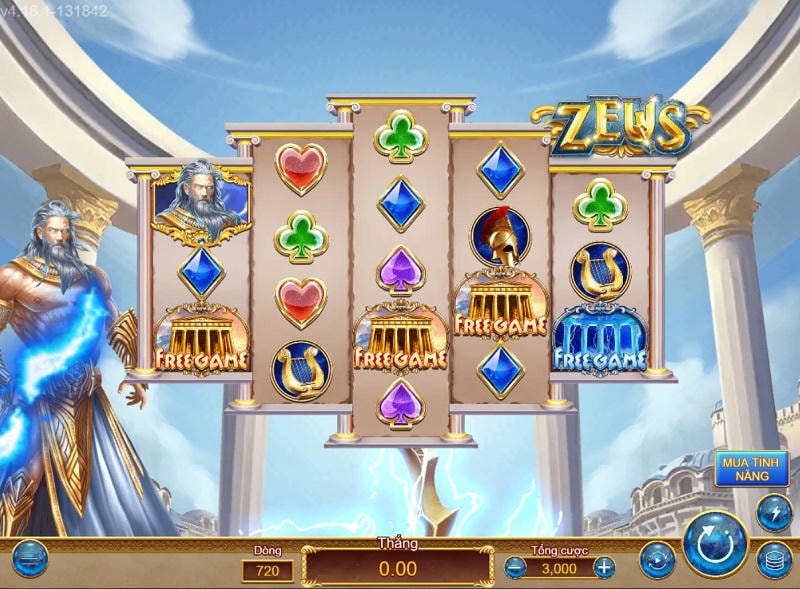Spin the reels with the large round button
This screenshot has width=800, height=589.
tap(714, 544)
